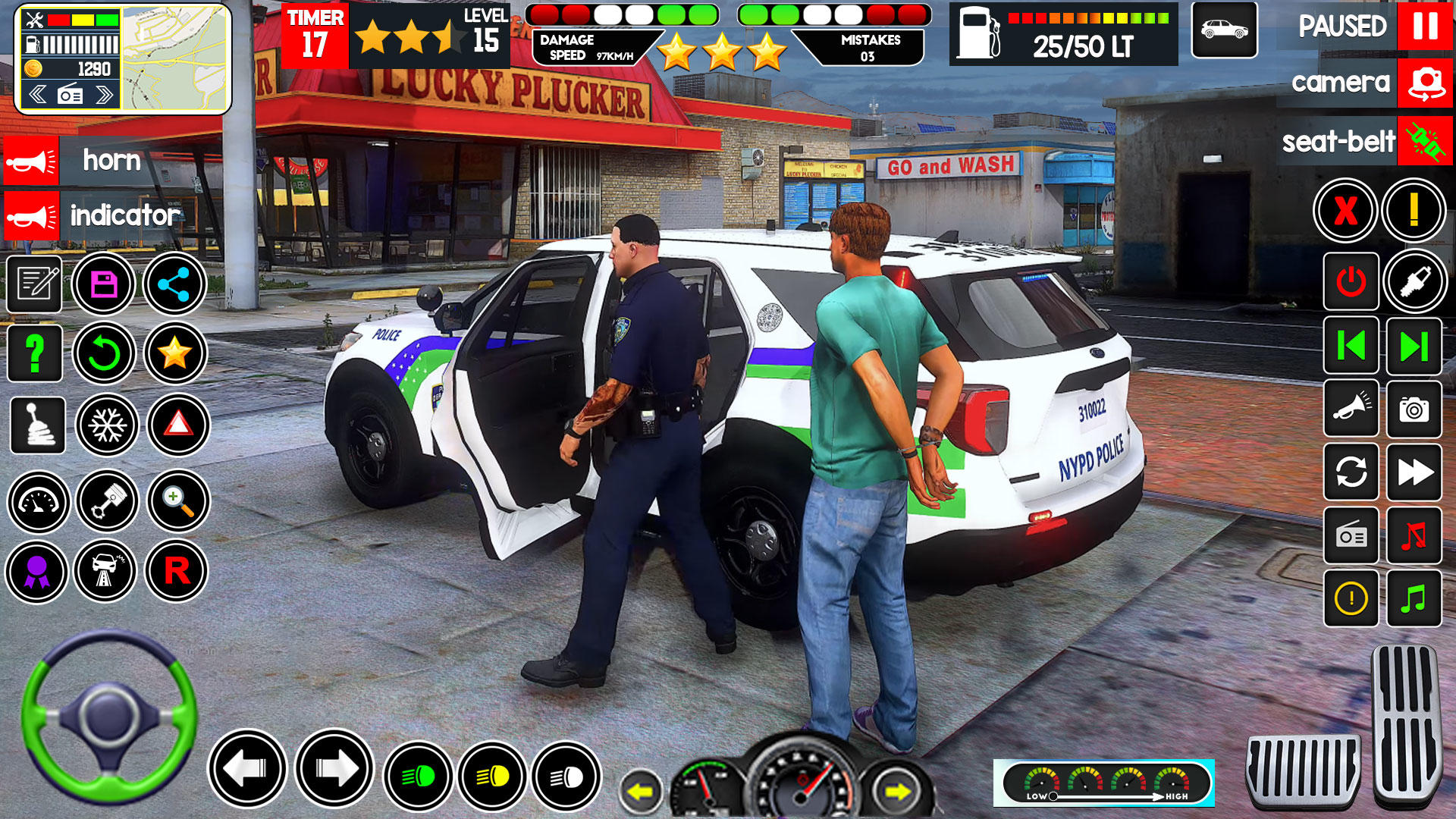Open the minimap in top left corner
The image size is (1456, 819).
174,57
